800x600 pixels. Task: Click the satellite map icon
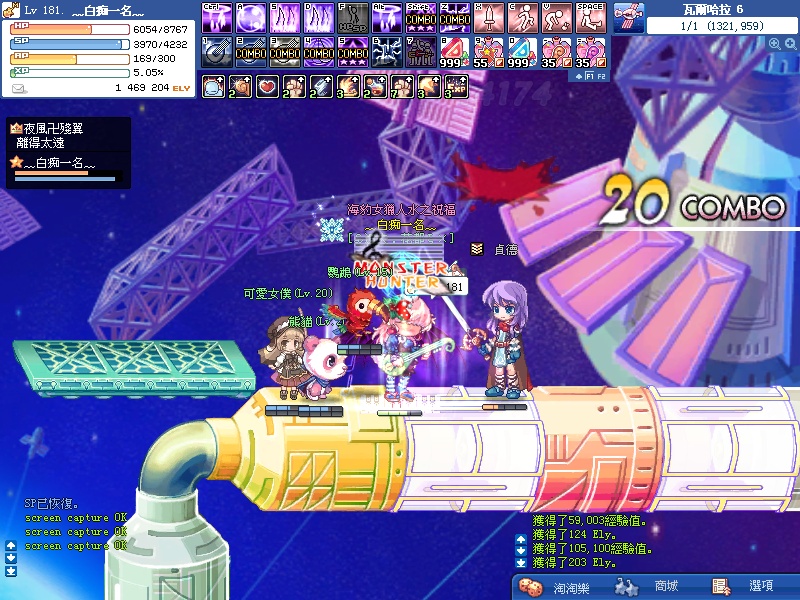[x=626, y=17]
